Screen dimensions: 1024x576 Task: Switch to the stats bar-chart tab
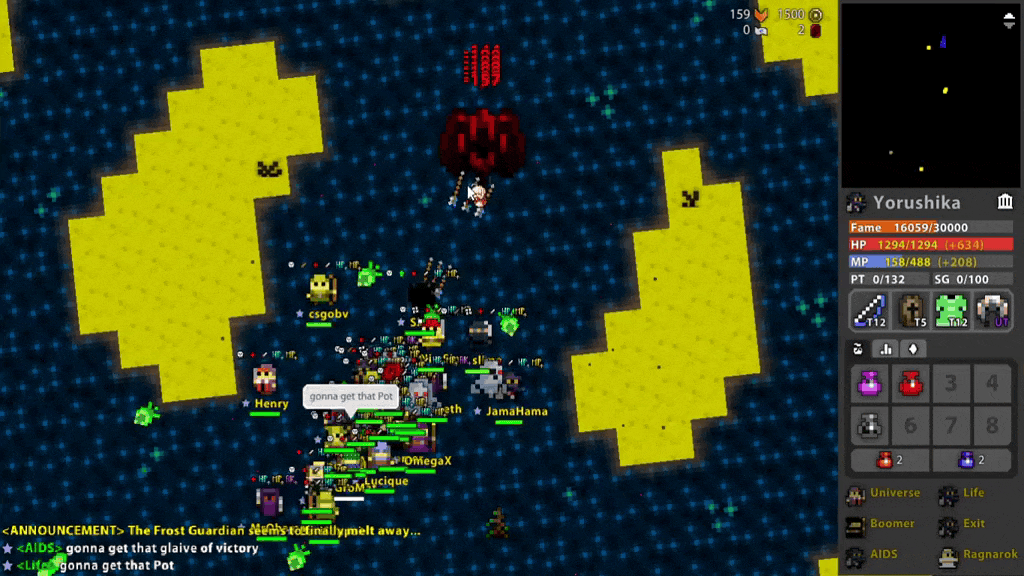[885, 349]
